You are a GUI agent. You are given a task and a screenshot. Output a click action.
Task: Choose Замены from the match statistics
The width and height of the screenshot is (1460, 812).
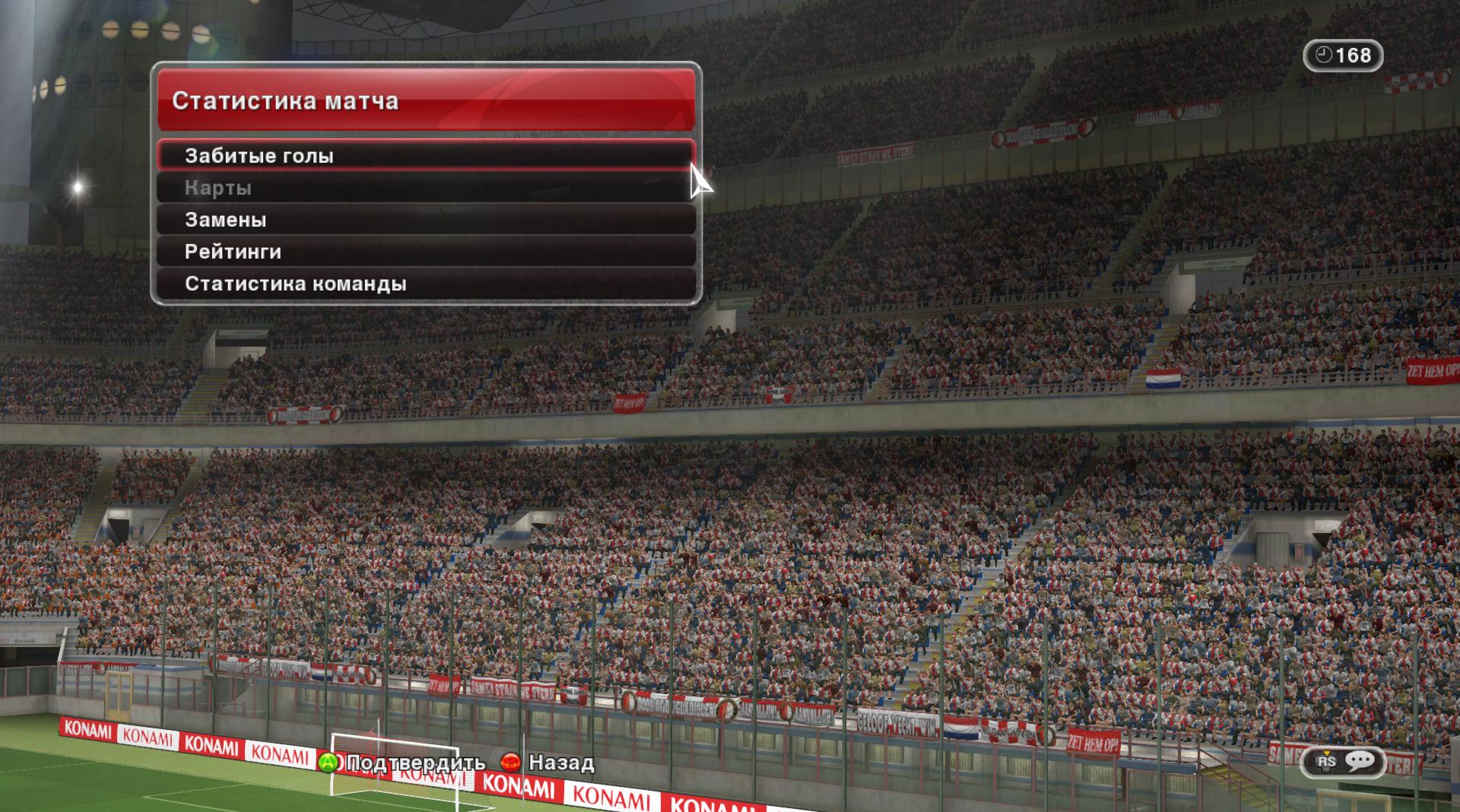[x=426, y=220]
